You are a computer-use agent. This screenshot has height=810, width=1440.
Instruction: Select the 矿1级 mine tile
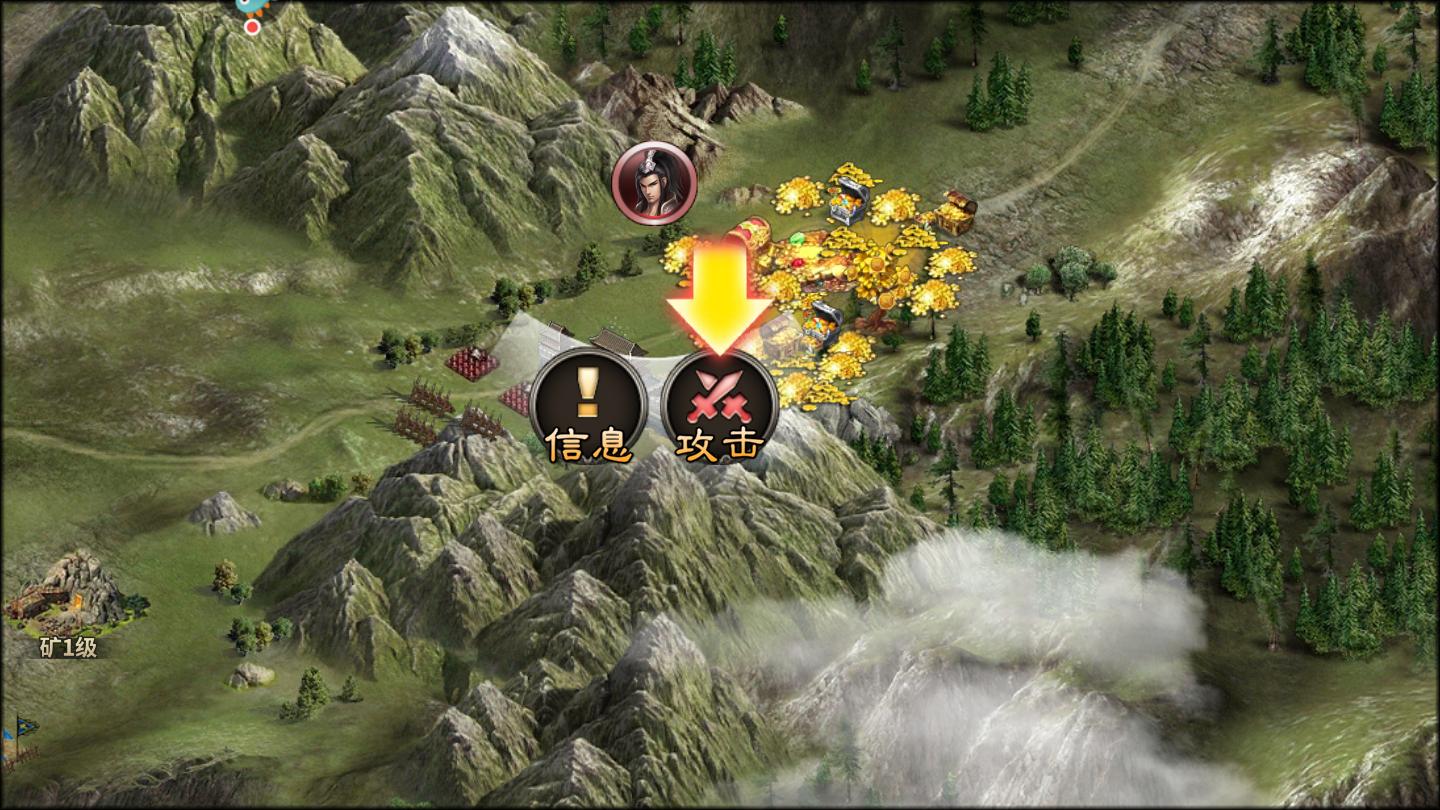click(68, 598)
